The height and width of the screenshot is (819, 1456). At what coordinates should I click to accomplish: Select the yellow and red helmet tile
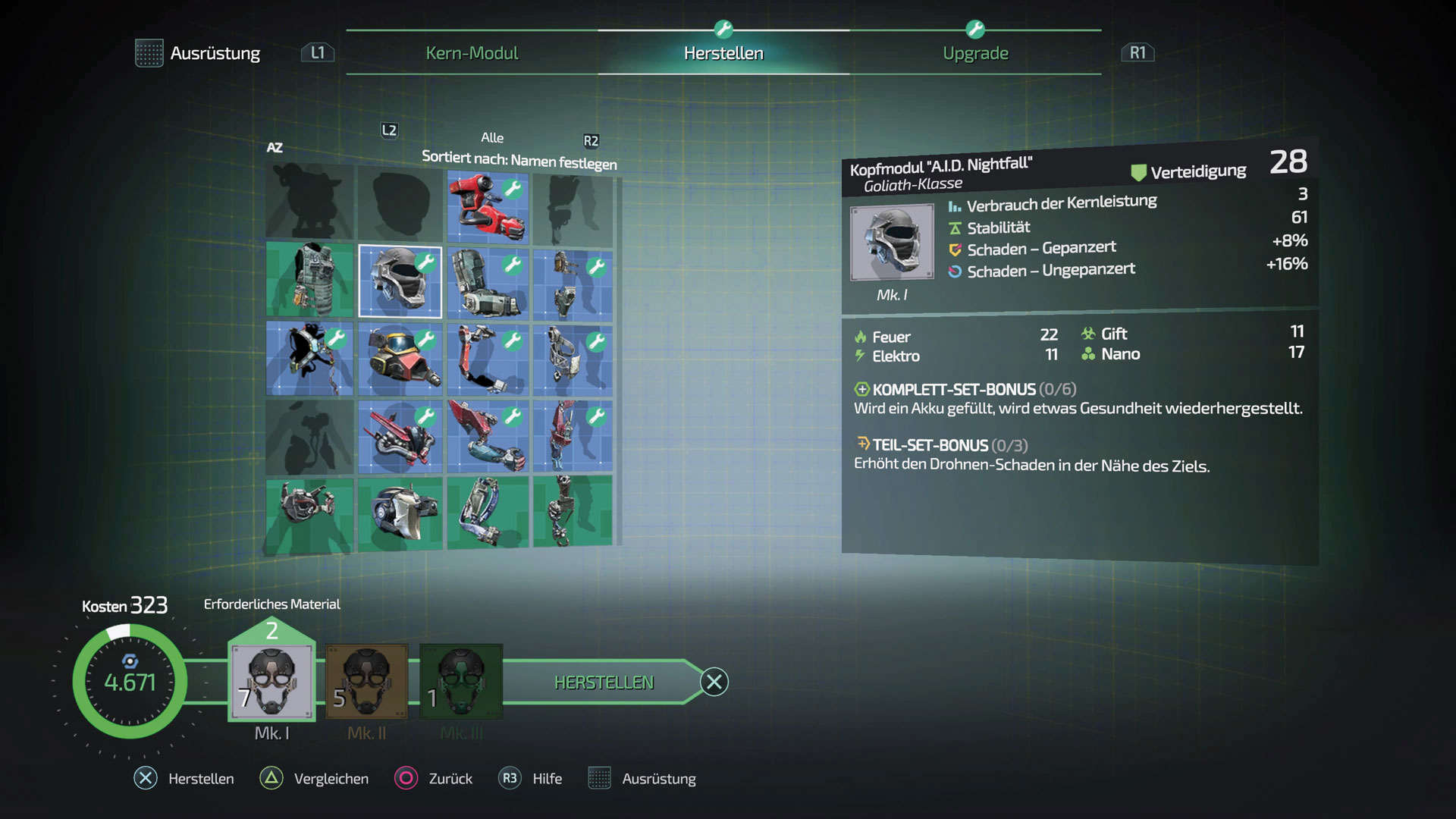[x=400, y=359]
